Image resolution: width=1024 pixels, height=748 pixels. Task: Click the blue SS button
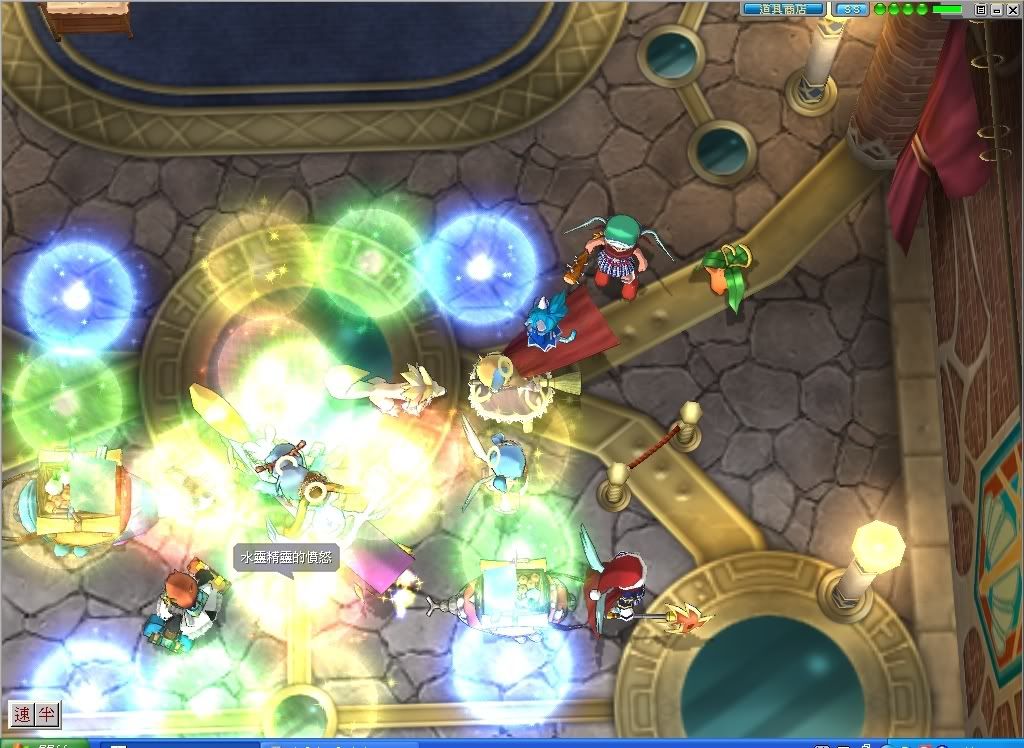pyautogui.click(x=852, y=9)
